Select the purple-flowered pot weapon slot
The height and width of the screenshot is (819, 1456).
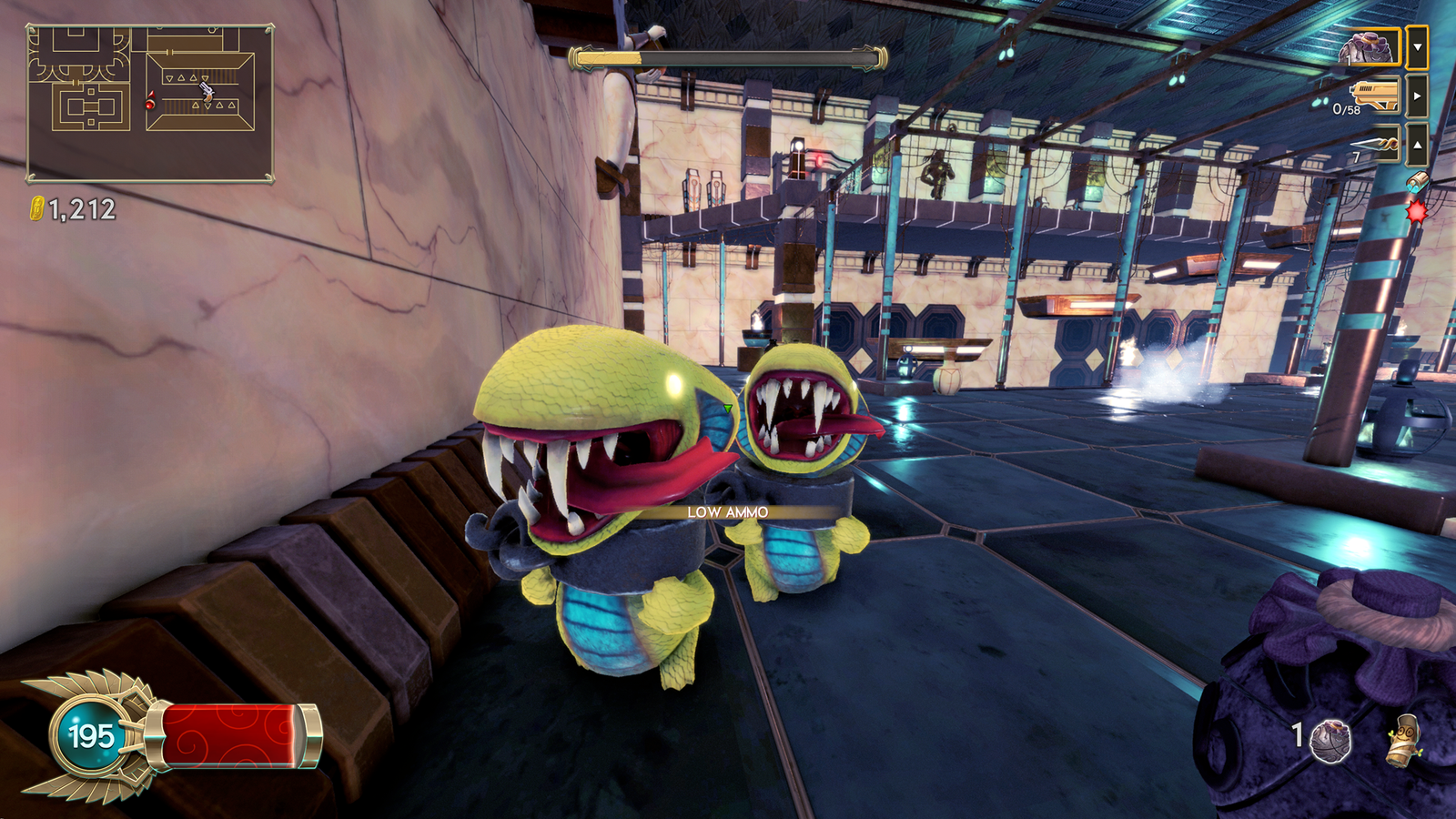tap(1370, 46)
